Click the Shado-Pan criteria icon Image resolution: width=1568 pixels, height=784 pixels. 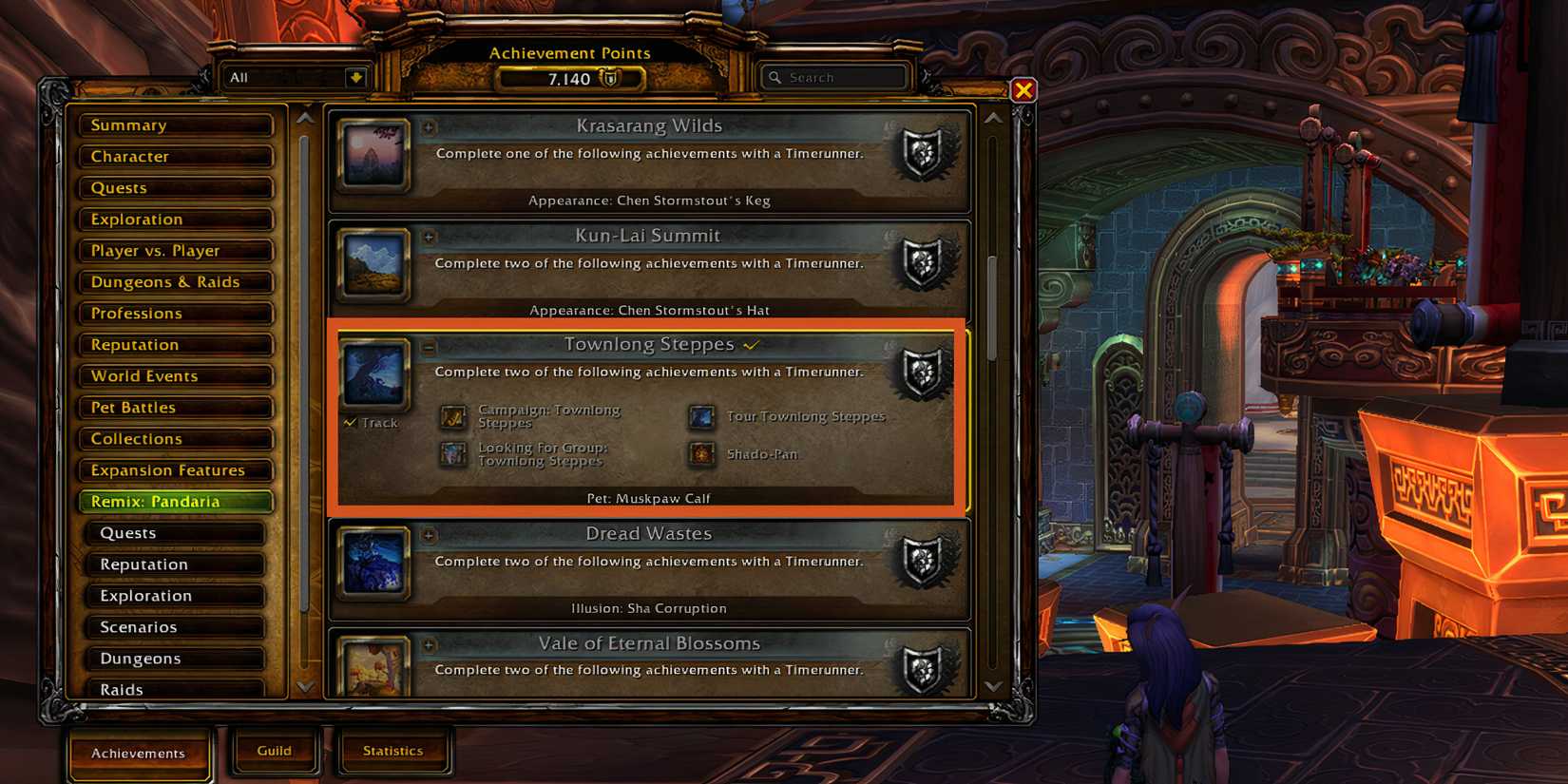tap(701, 453)
